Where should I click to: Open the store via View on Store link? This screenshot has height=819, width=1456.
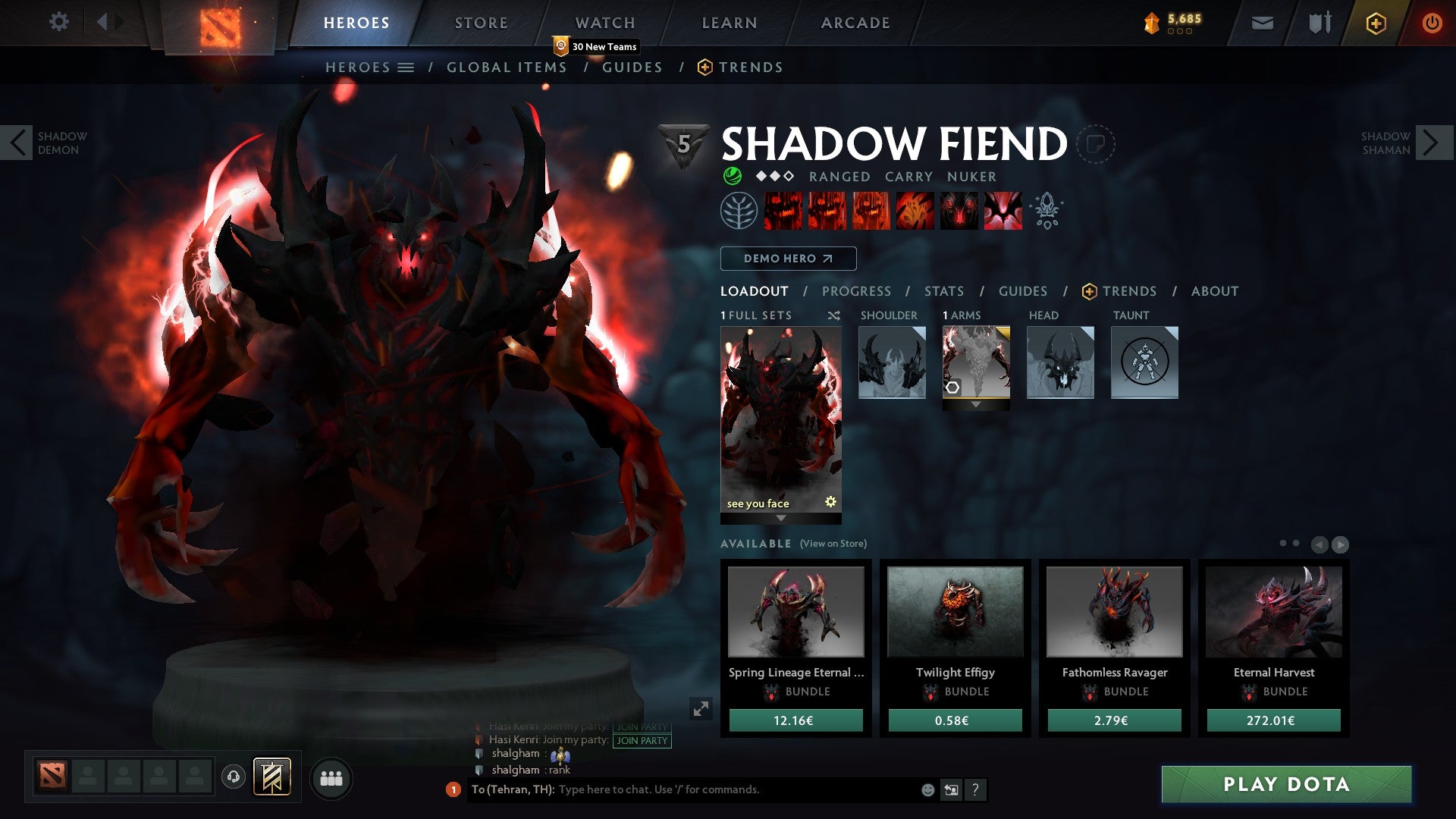click(x=833, y=544)
